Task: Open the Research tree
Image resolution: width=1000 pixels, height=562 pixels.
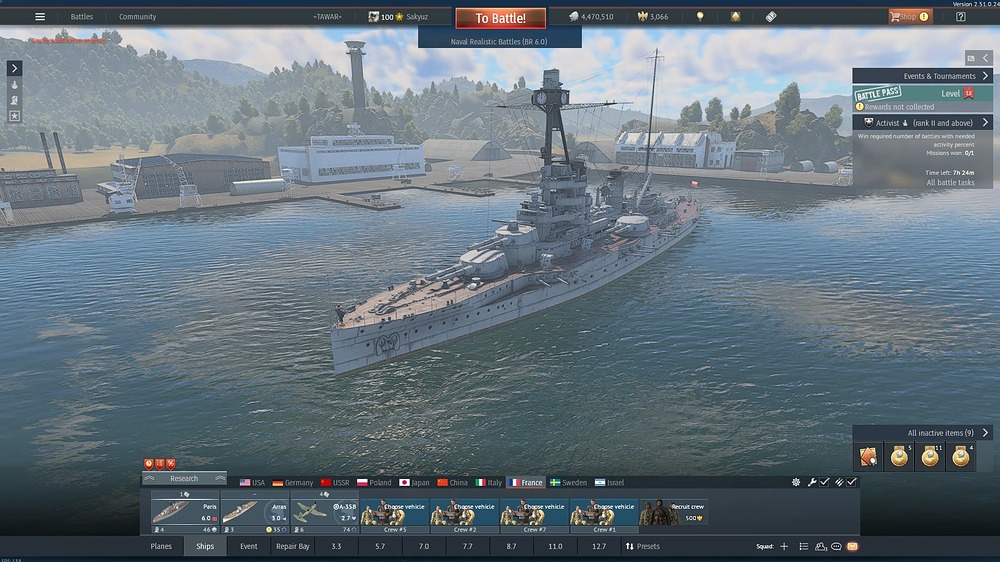Action: [x=184, y=479]
